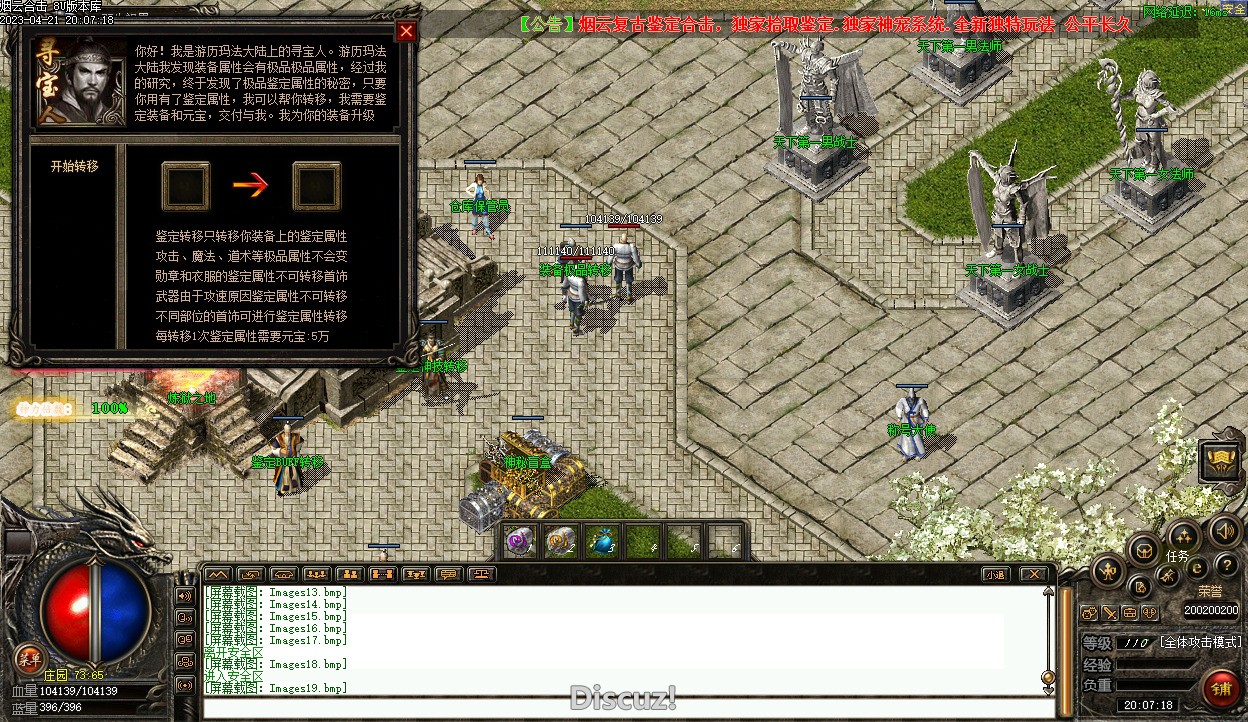Click the 小退 logout button
Screen dimensions: 1248x722
tap(994, 574)
